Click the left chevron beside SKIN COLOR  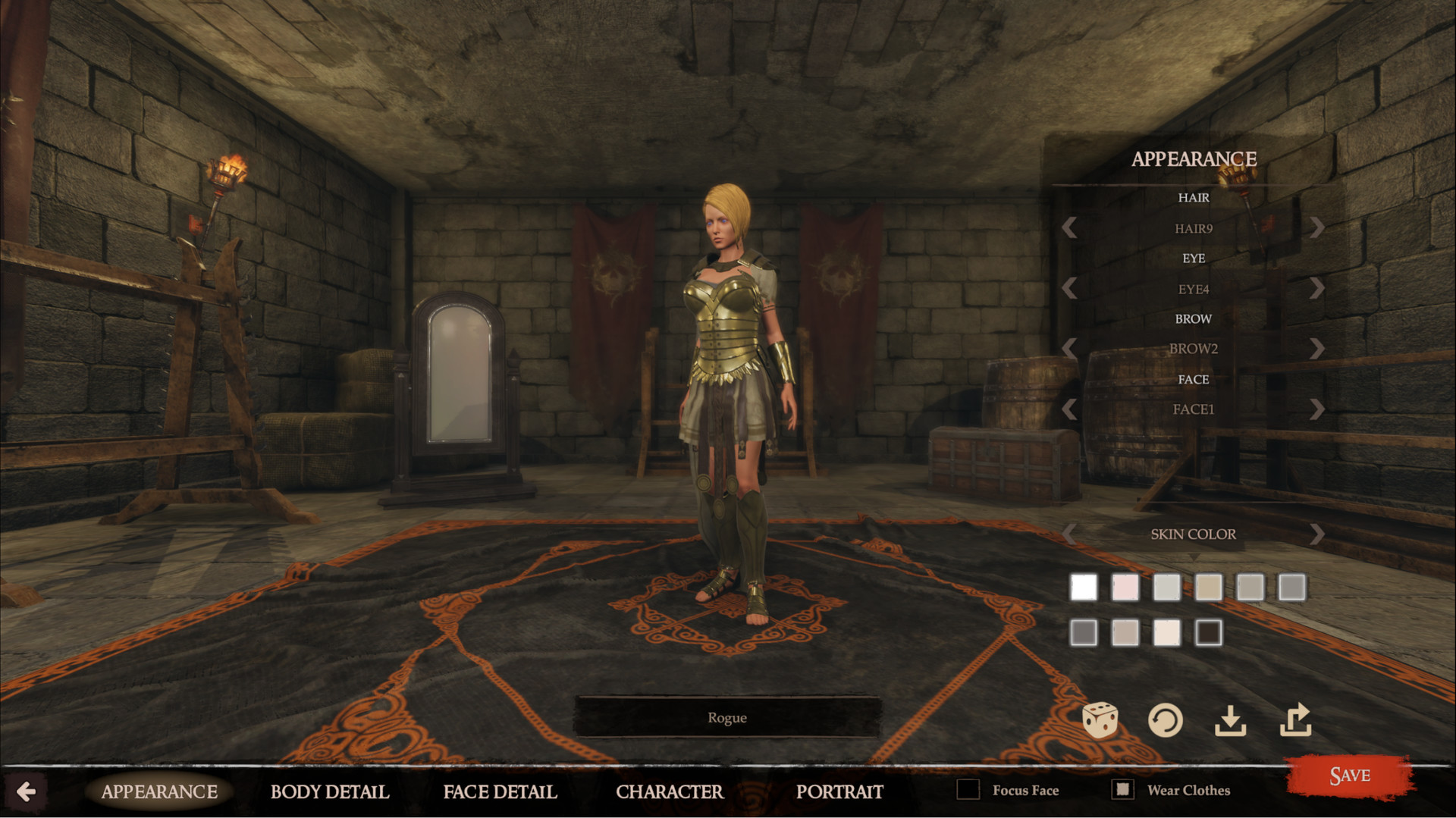pos(1069,534)
